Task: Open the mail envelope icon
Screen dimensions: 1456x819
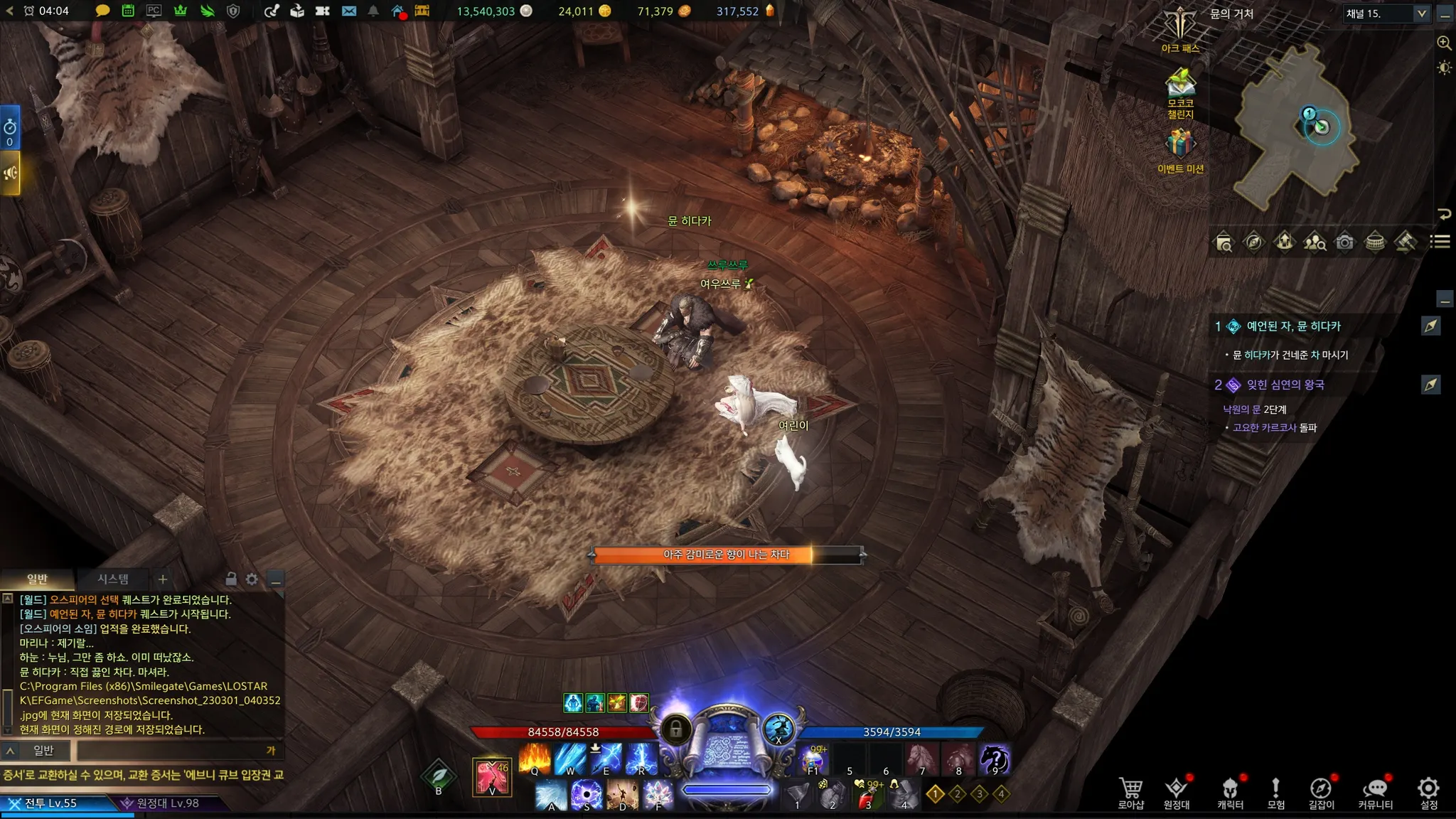Action: click(349, 11)
